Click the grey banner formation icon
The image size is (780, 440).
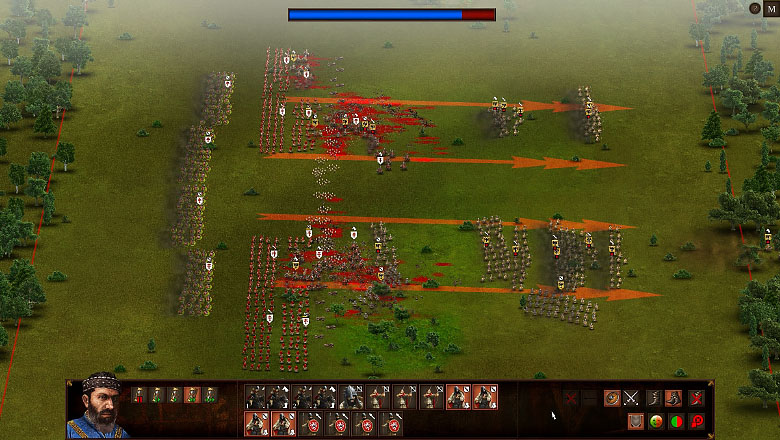(x=635, y=421)
